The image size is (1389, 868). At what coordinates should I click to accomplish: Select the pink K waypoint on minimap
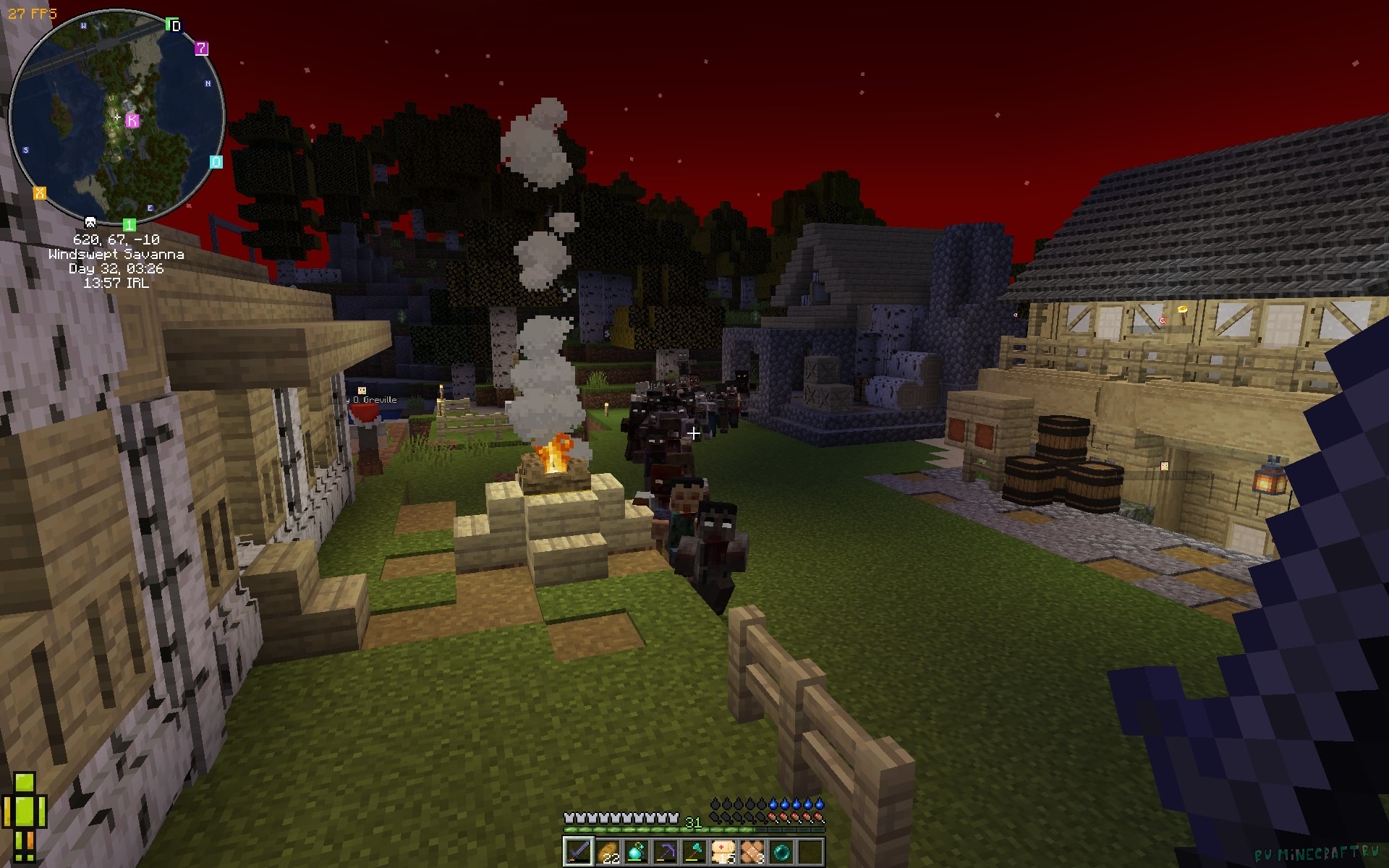tap(132, 120)
